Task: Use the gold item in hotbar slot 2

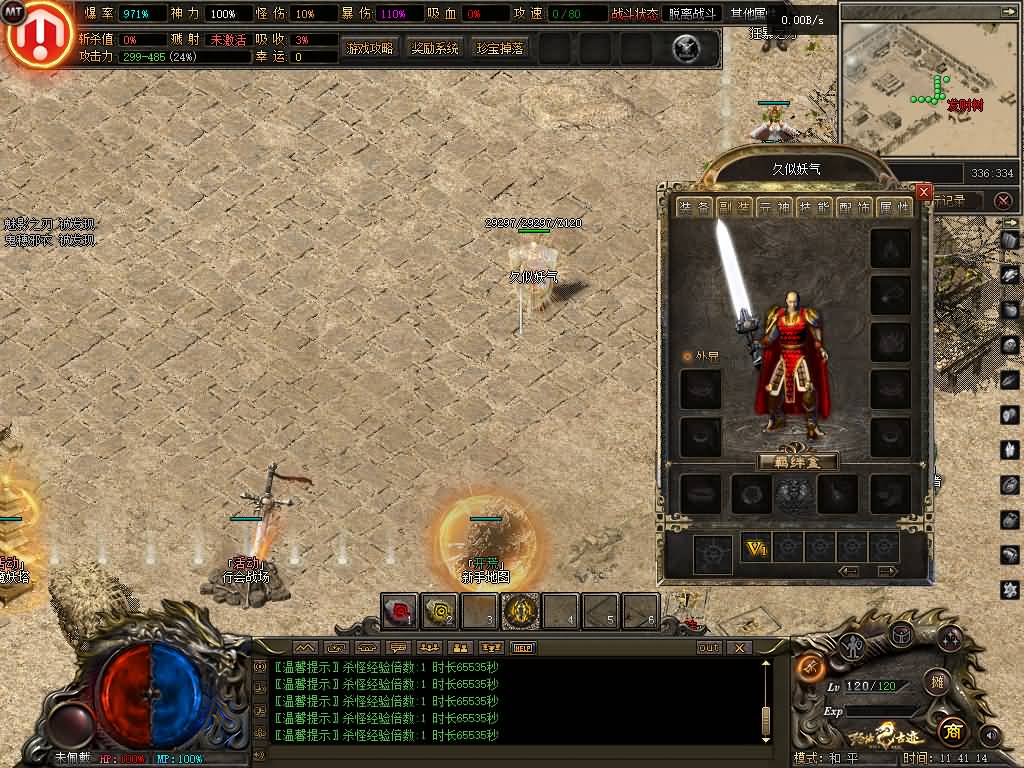Action: coord(439,610)
